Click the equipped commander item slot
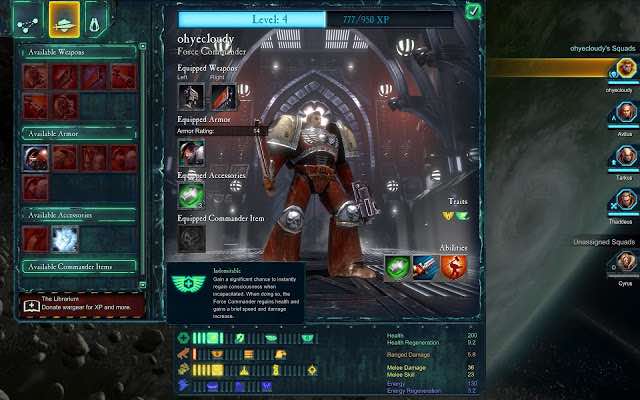640x400 pixels. click(x=191, y=238)
